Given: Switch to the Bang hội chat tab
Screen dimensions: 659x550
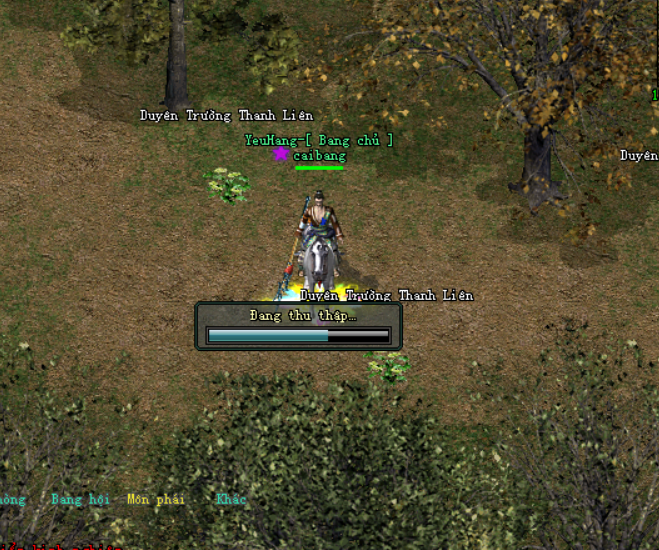Looking at the screenshot, I should pos(79,499).
